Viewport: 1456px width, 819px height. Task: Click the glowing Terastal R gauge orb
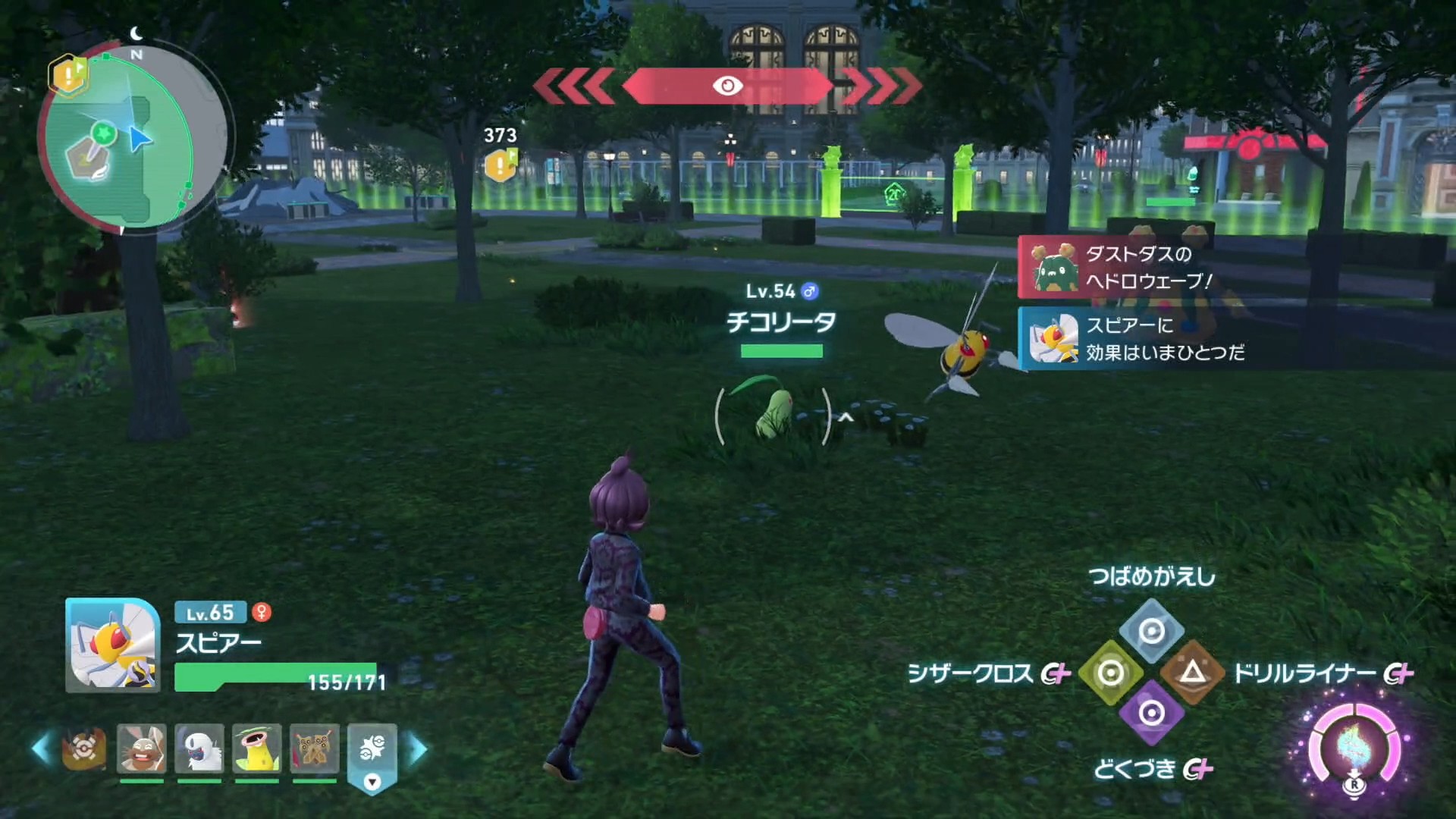click(x=1353, y=743)
